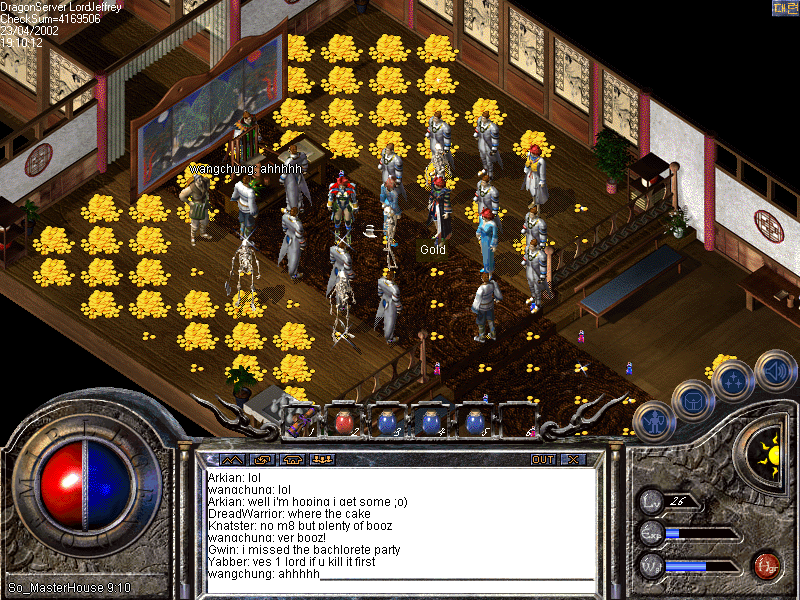Use the blue potion in belt slot 5
This screenshot has height=600, width=800.
474,421
